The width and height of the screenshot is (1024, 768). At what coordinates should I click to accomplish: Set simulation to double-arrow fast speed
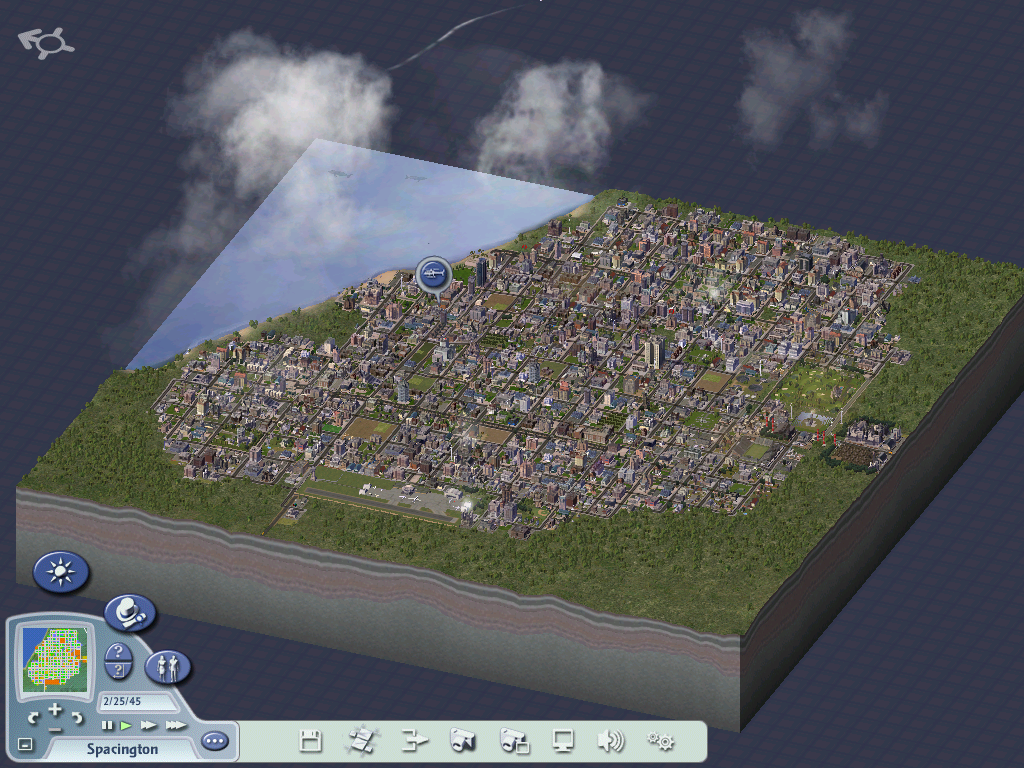pyautogui.click(x=149, y=725)
